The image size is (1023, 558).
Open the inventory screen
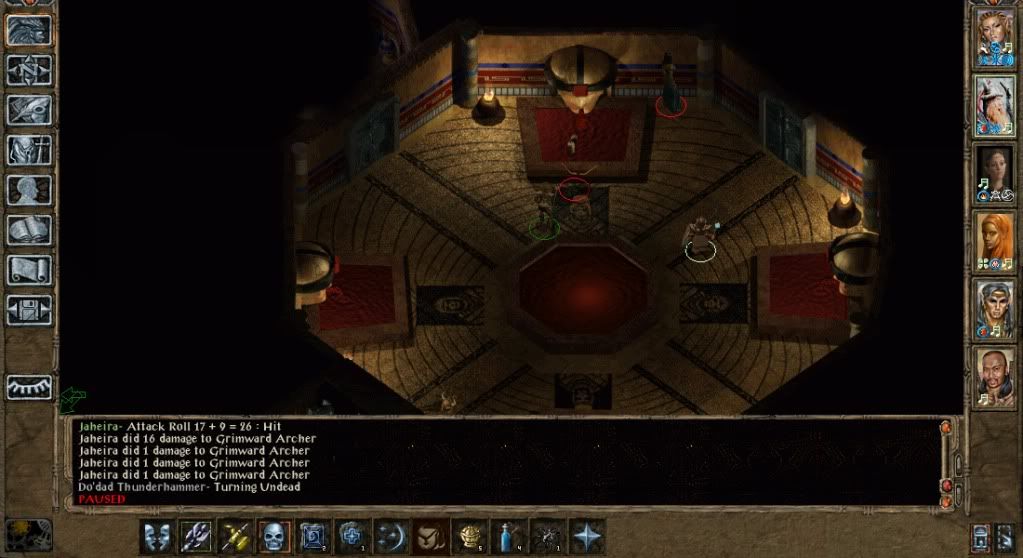(x=29, y=149)
